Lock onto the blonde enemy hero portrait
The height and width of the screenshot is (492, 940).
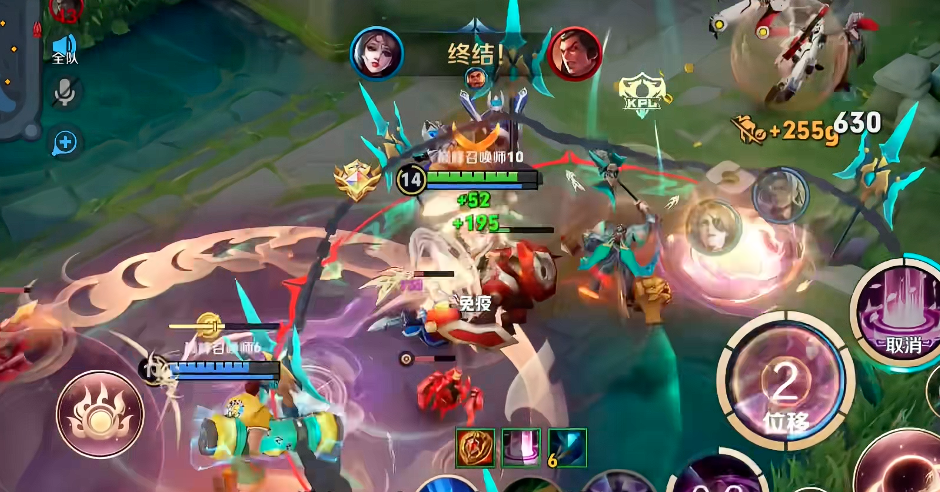pyautogui.click(x=714, y=226)
